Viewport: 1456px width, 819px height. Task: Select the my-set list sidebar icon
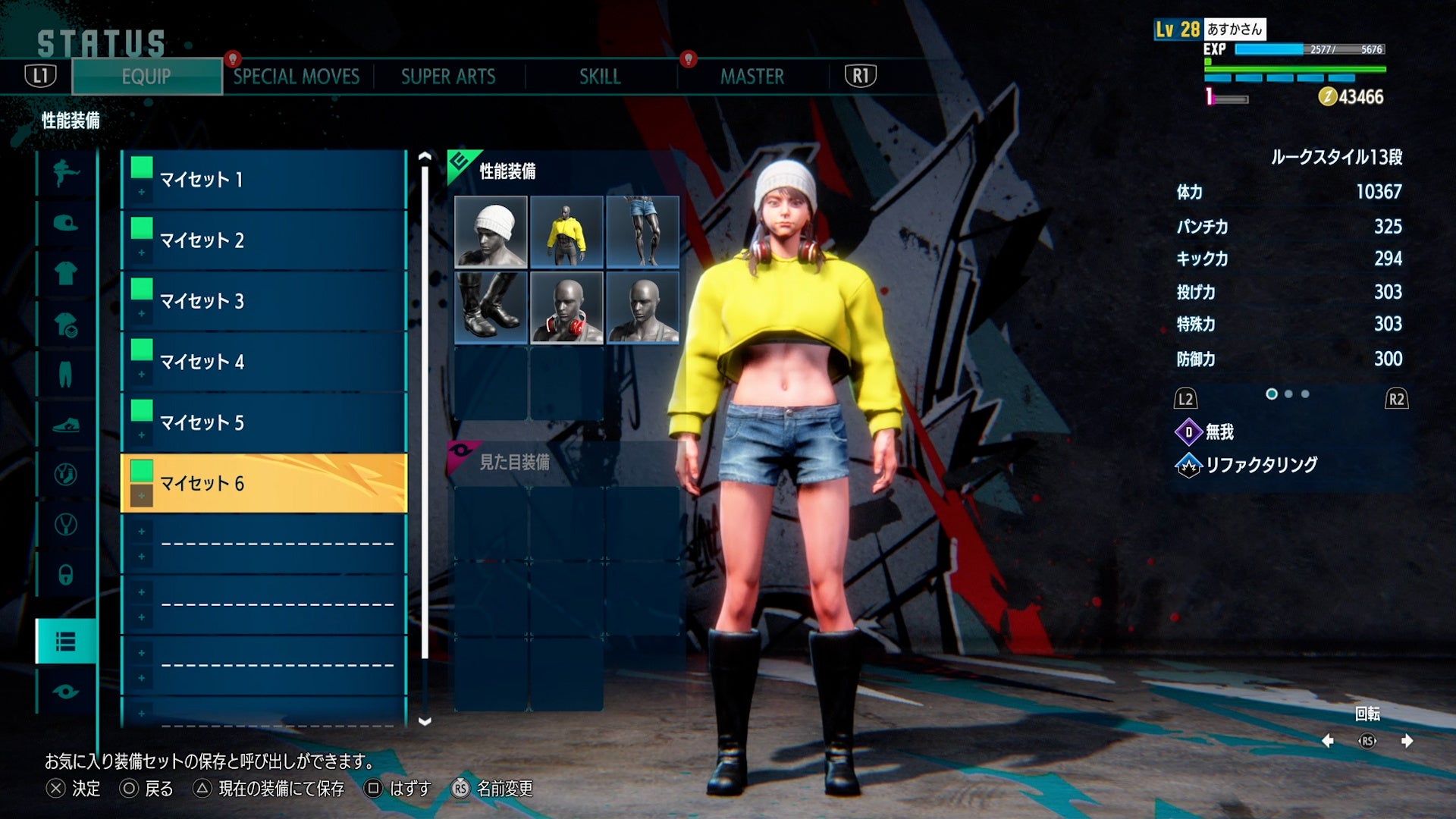click(66, 642)
